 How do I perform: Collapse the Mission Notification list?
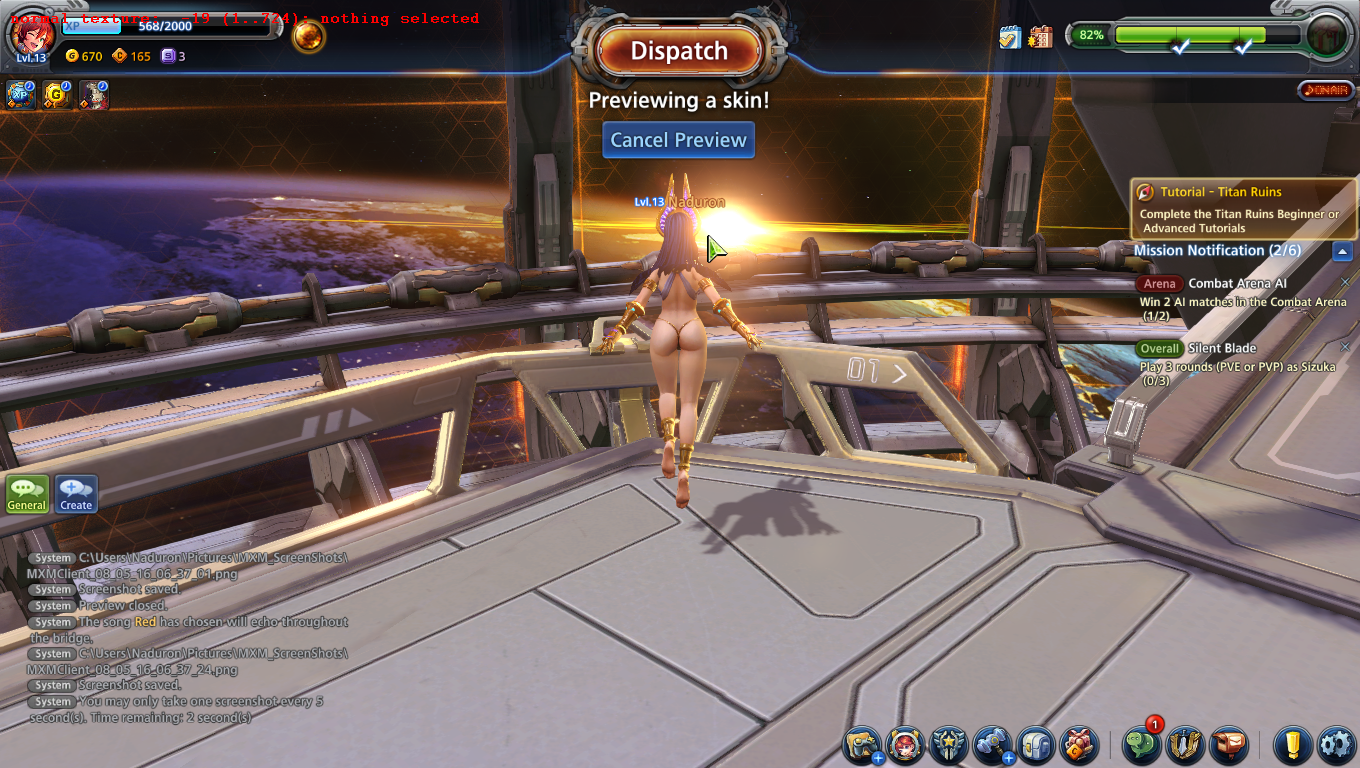(x=1342, y=252)
